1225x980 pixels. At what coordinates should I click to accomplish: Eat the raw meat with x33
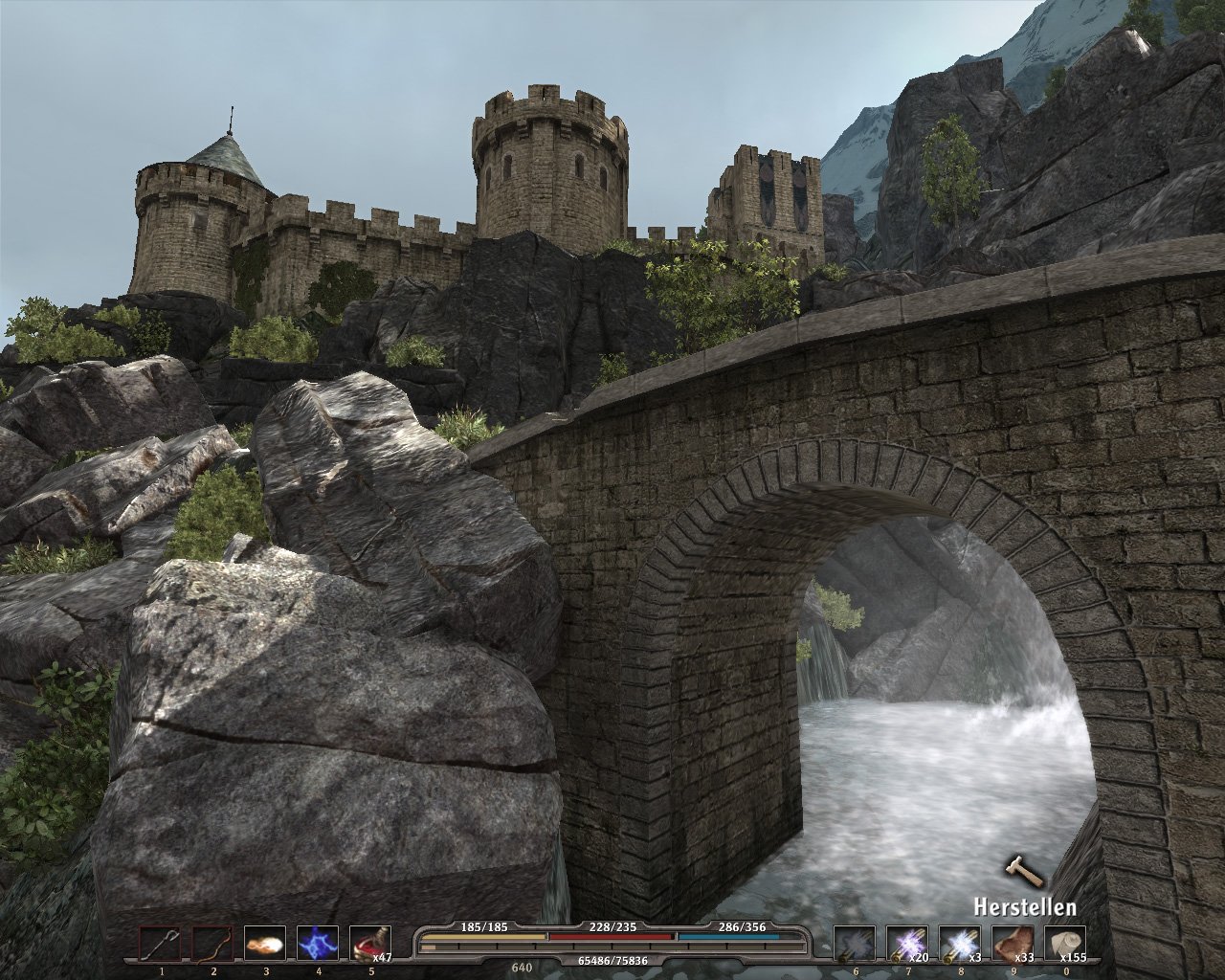click(x=1011, y=944)
